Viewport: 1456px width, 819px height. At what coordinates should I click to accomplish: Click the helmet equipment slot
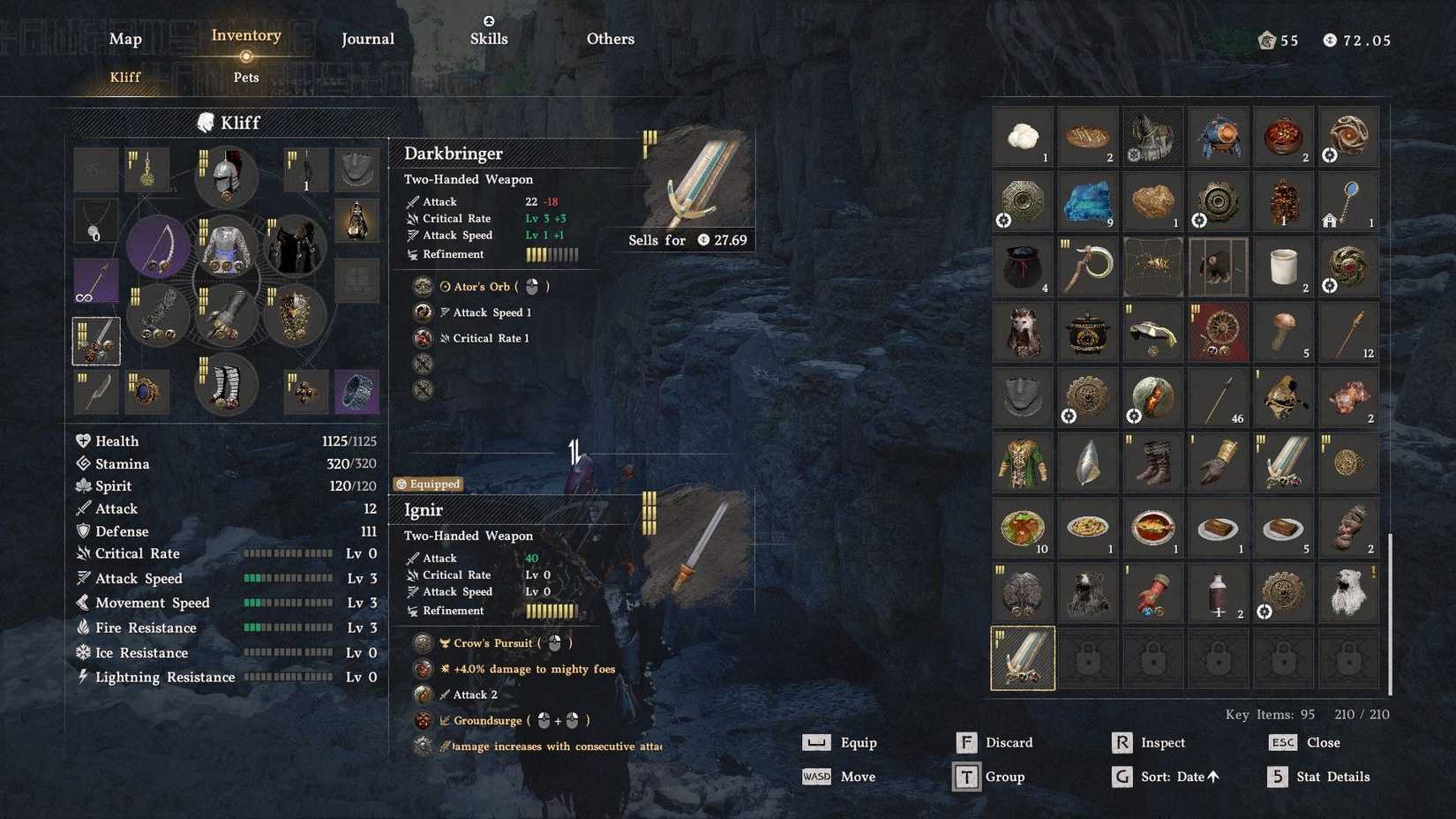[226, 177]
